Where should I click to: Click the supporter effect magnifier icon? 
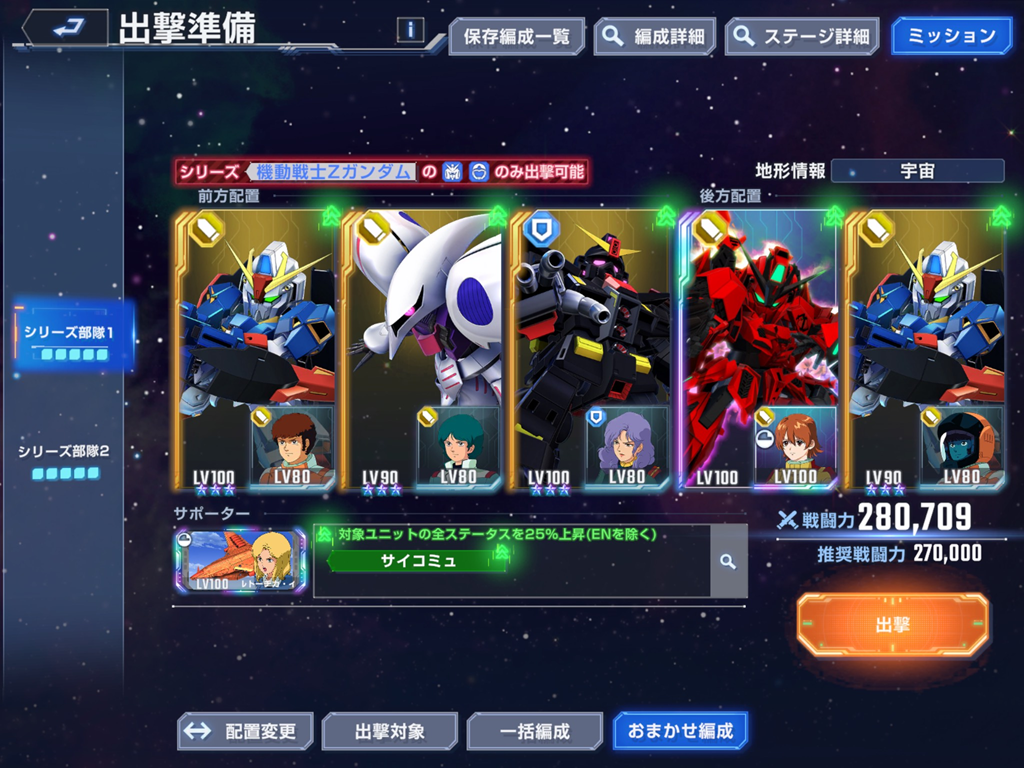pyautogui.click(x=728, y=562)
